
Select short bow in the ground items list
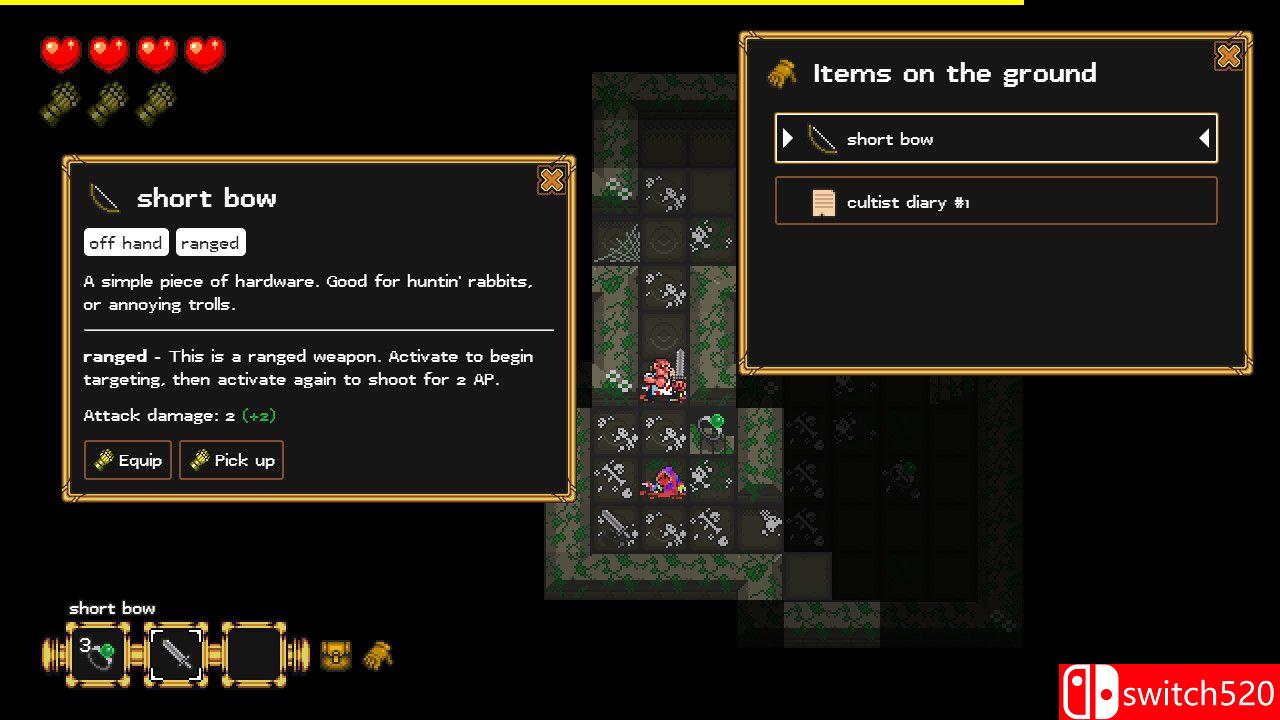point(996,139)
